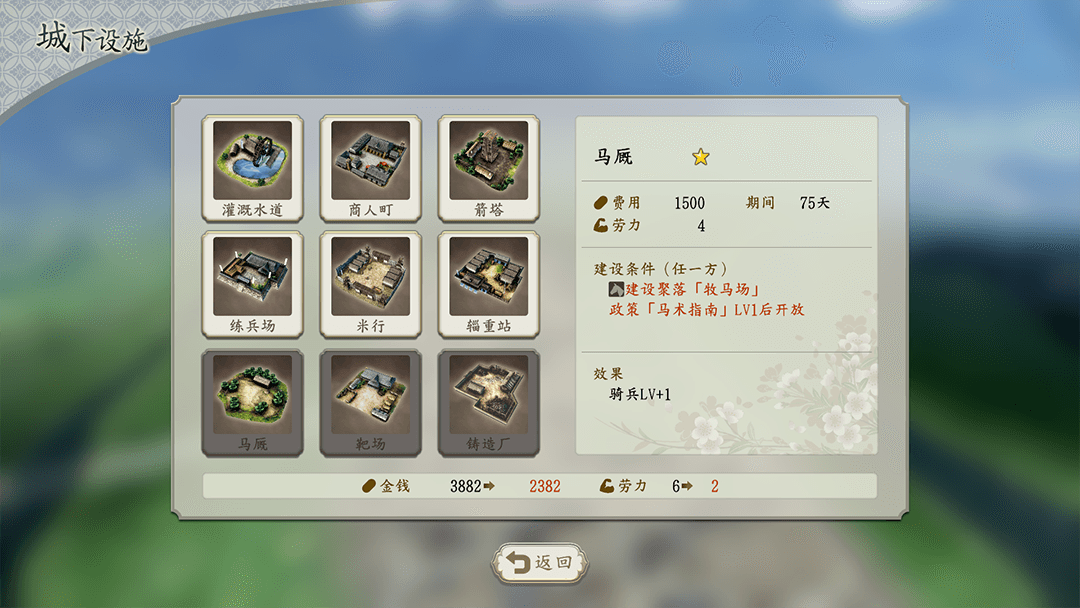Go back with the 返回 button
The width and height of the screenshot is (1080, 608).
[x=540, y=562]
